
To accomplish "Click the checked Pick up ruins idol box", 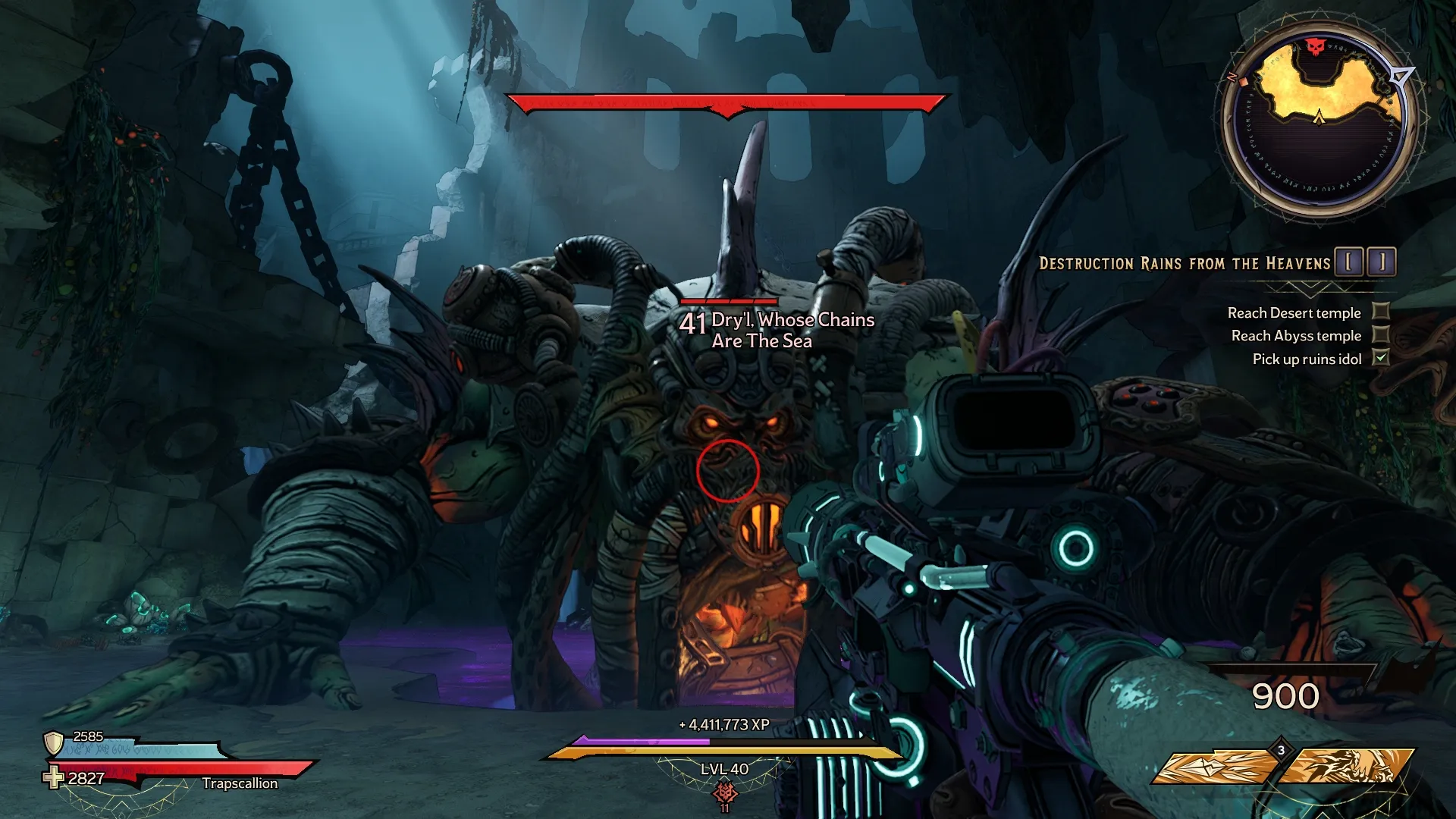I will pos(1382,358).
